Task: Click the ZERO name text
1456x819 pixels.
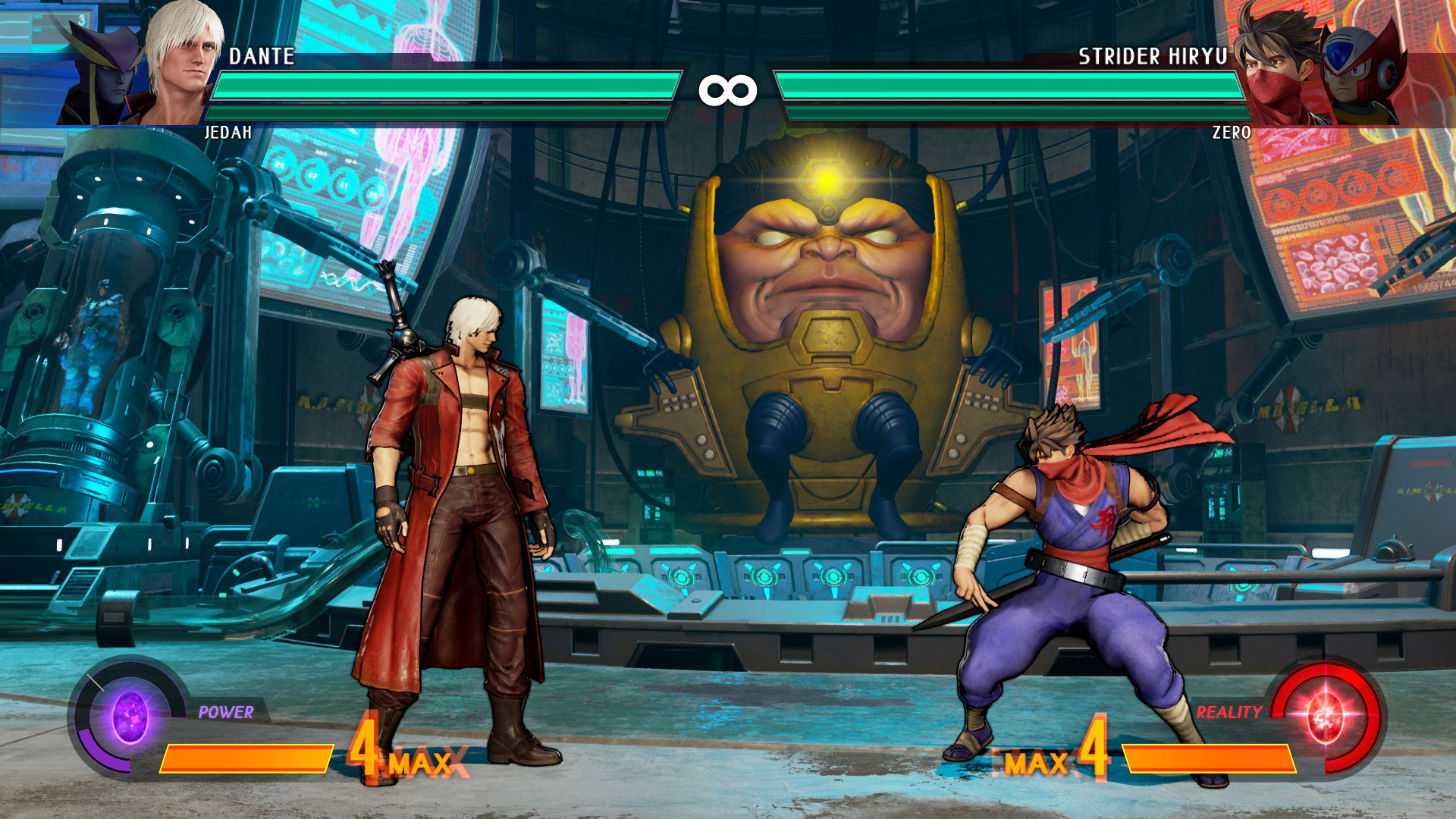Action: [1230, 132]
